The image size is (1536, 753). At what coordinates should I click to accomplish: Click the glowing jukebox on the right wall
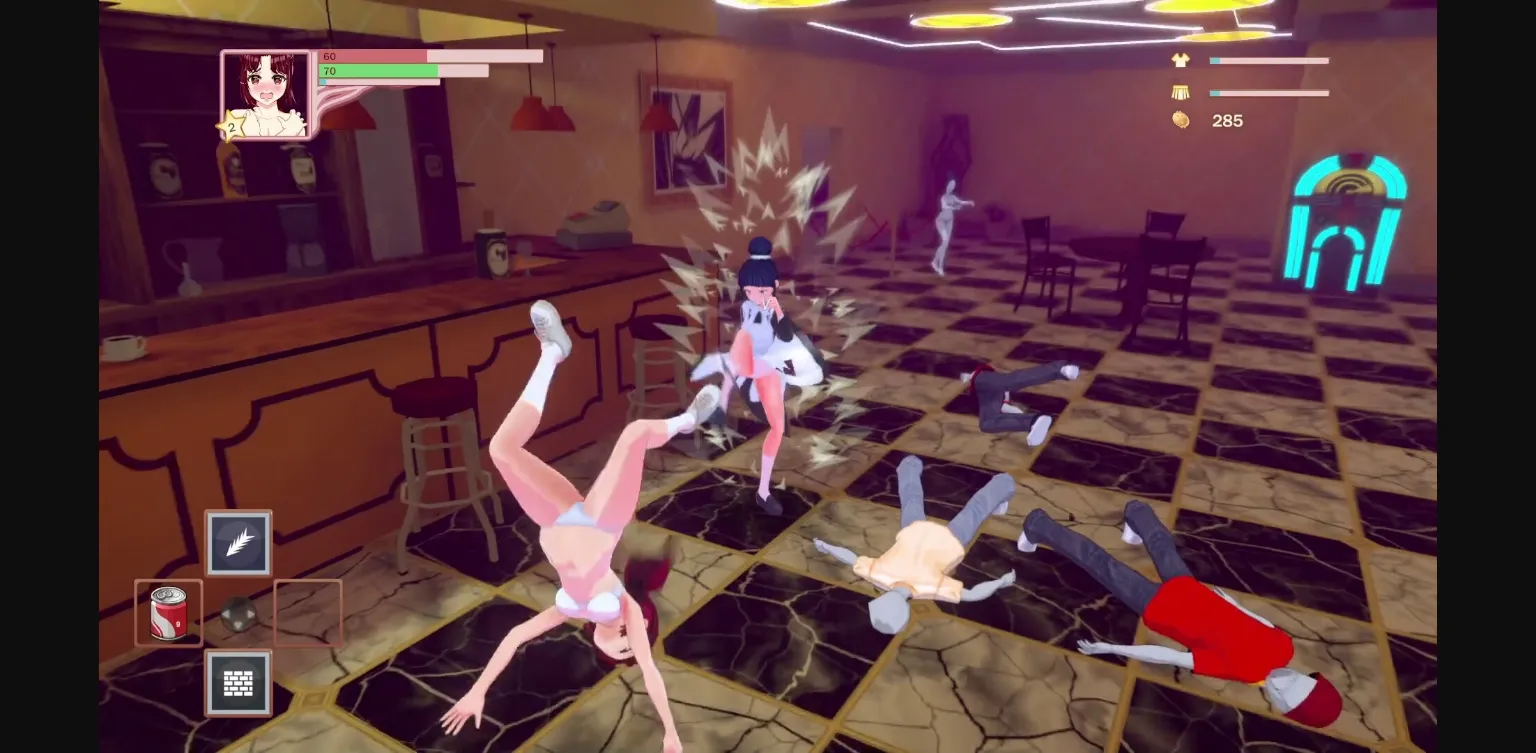tap(1349, 222)
